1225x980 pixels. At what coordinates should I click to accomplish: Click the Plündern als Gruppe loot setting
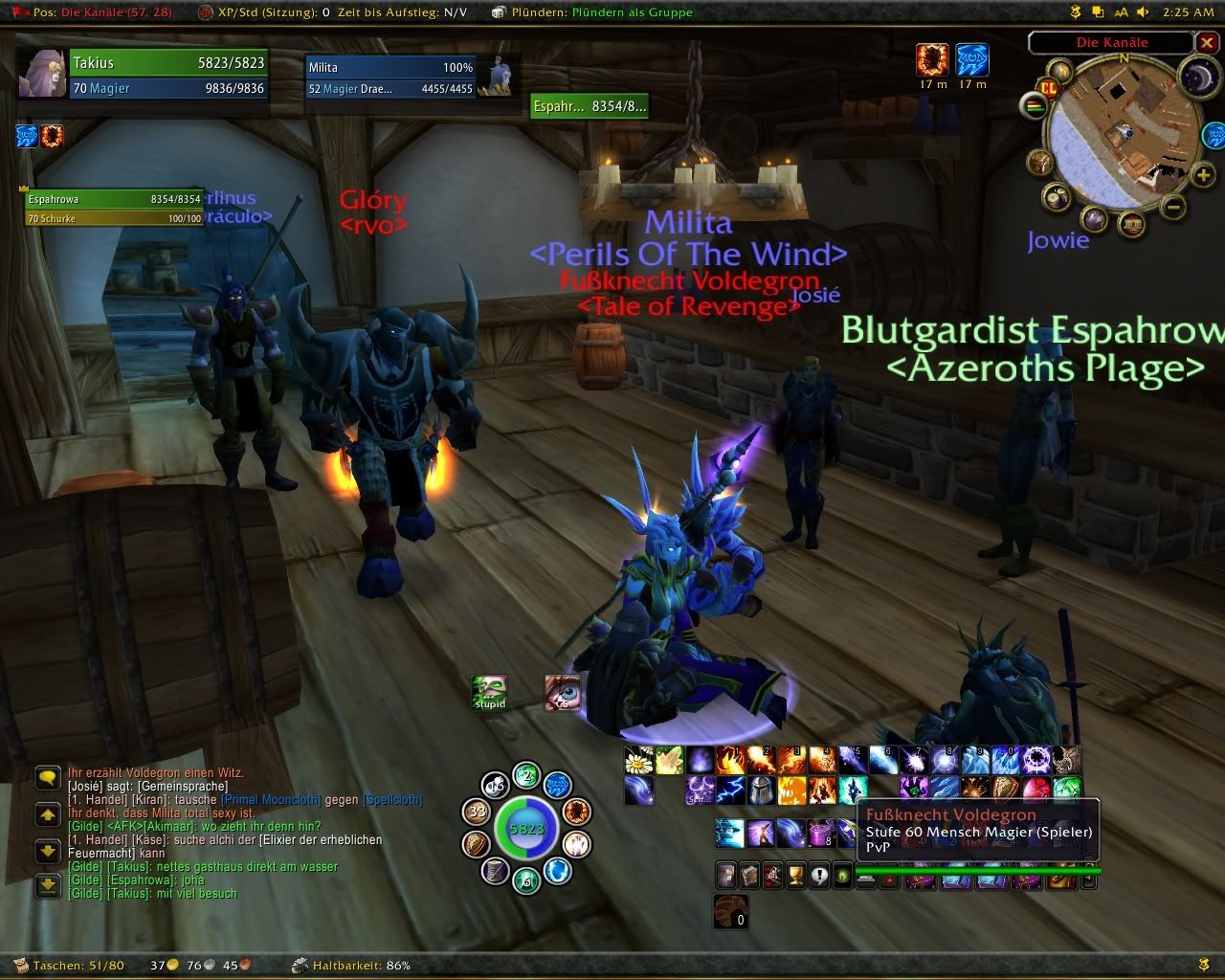(x=632, y=12)
